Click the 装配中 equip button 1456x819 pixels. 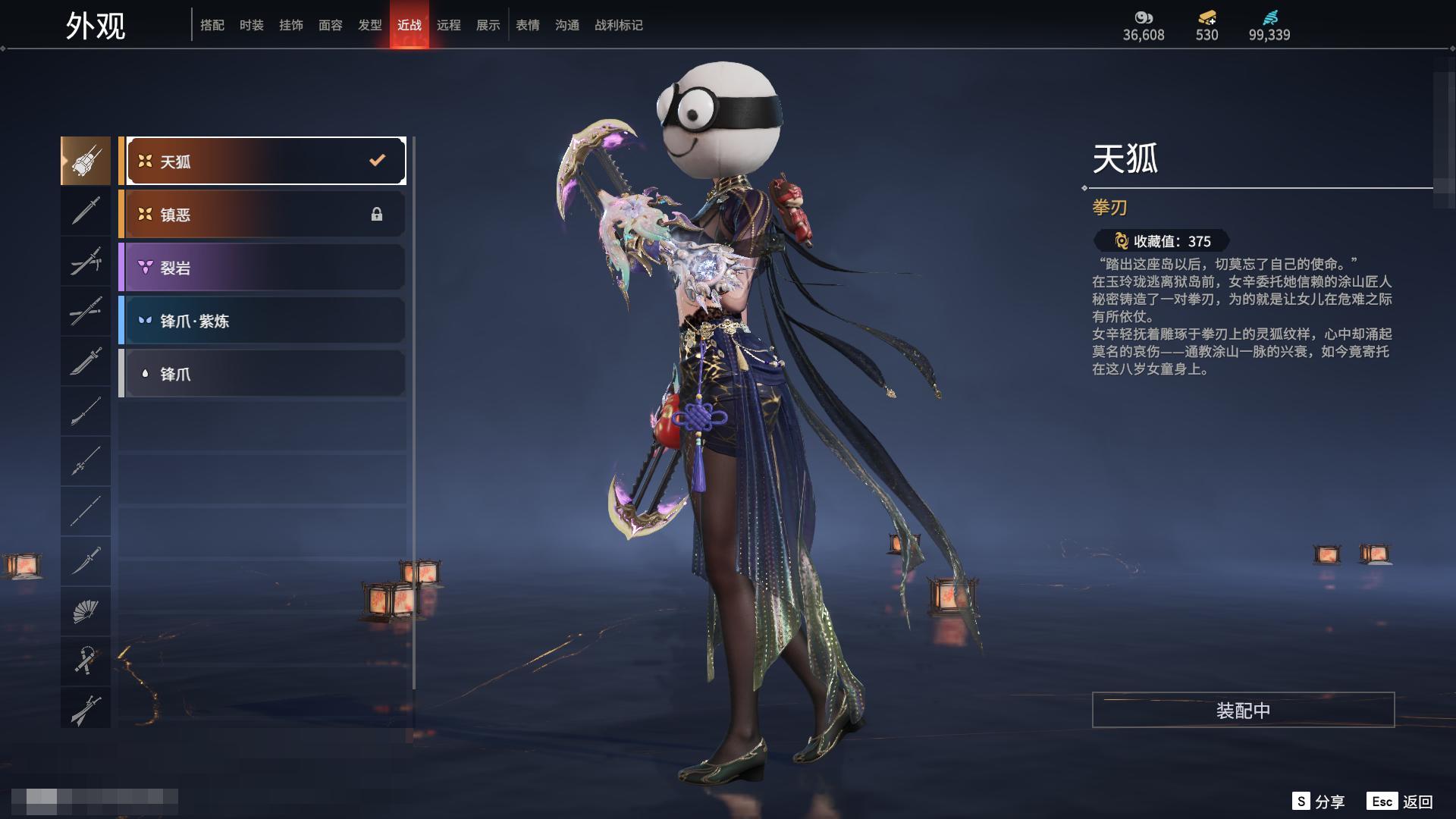pyautogui.click(x=1243, y=710)
